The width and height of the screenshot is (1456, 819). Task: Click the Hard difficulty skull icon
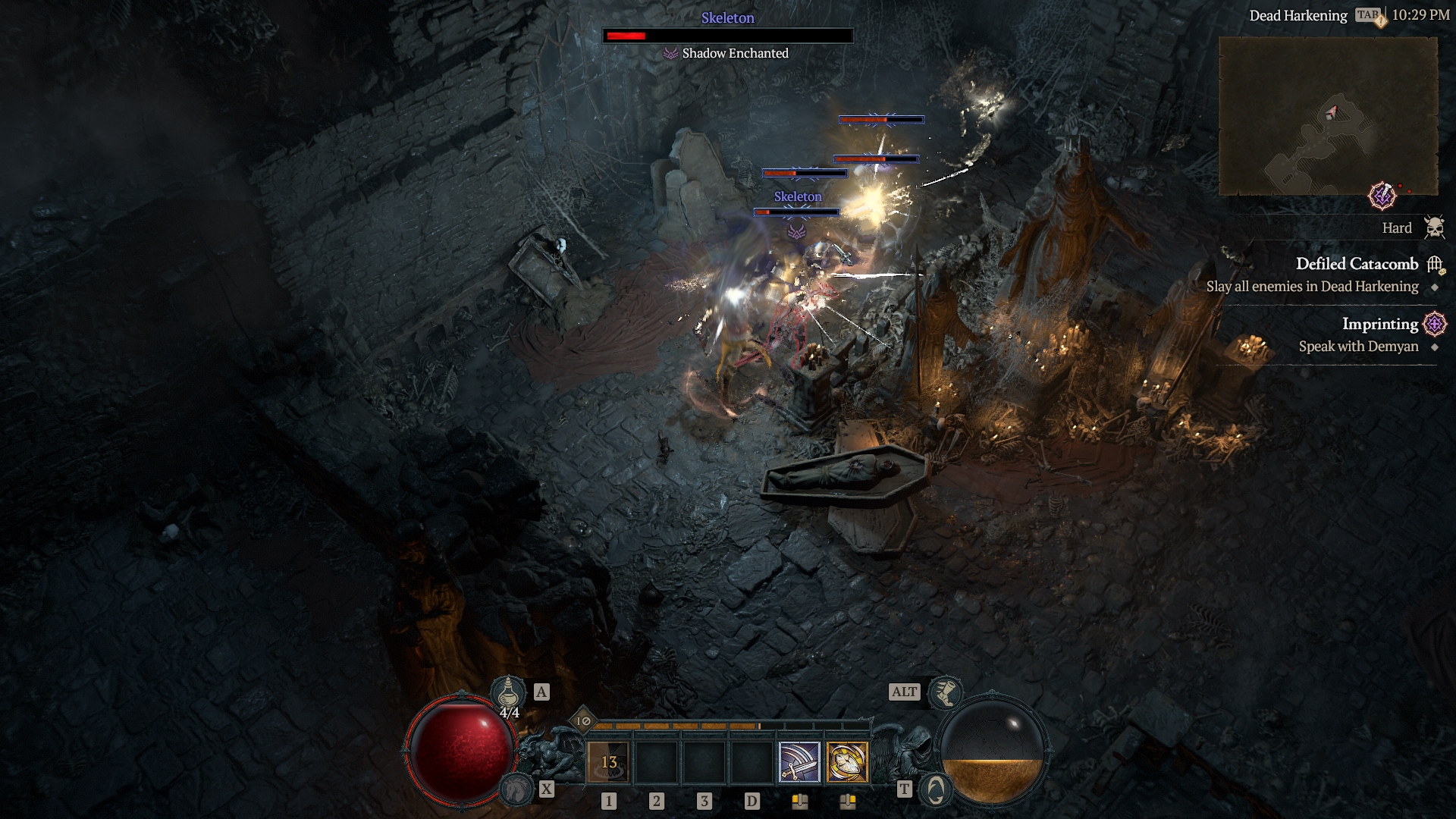tap(1433, 227)
